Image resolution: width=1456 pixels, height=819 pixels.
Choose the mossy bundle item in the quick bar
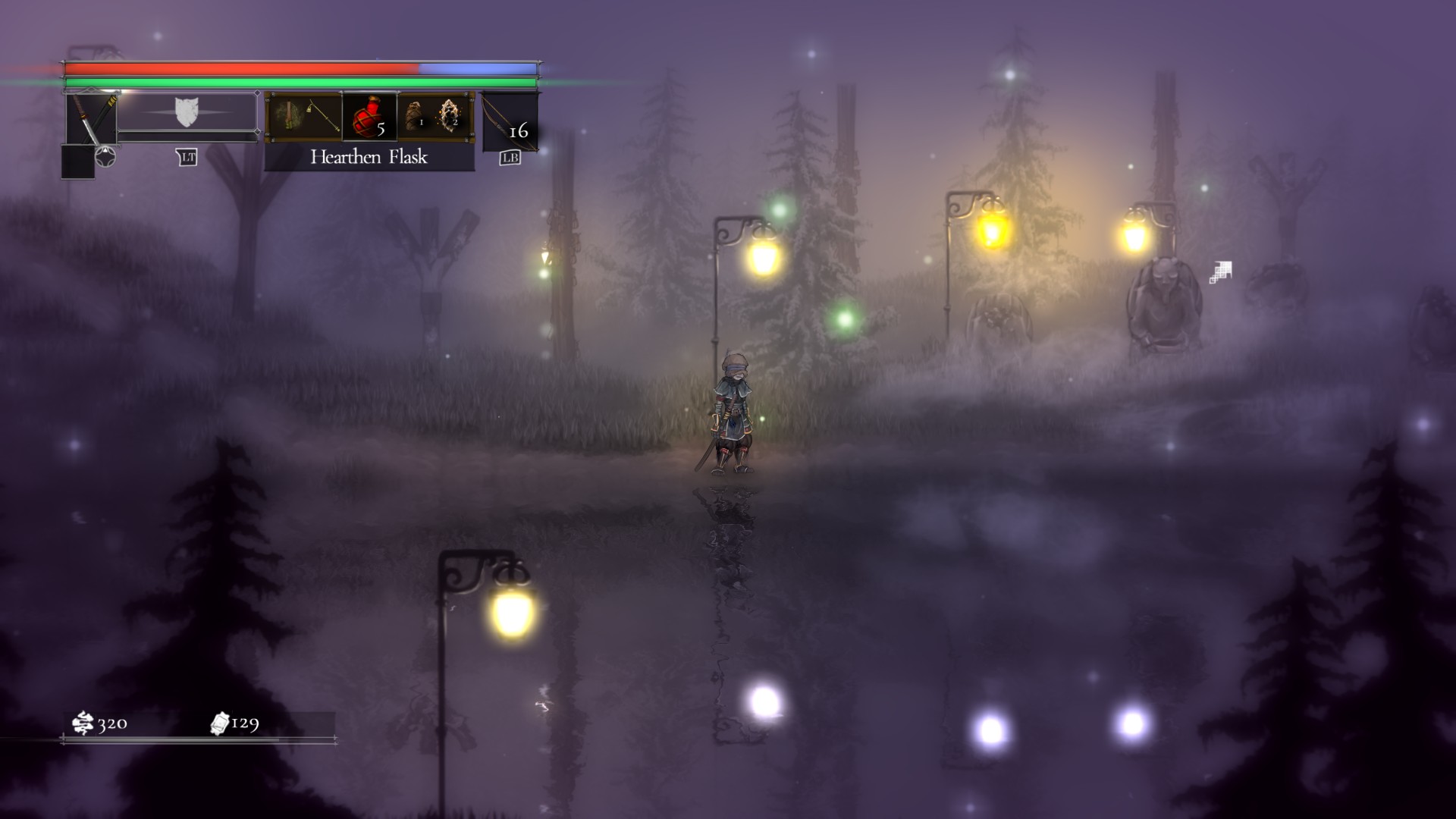287,116
